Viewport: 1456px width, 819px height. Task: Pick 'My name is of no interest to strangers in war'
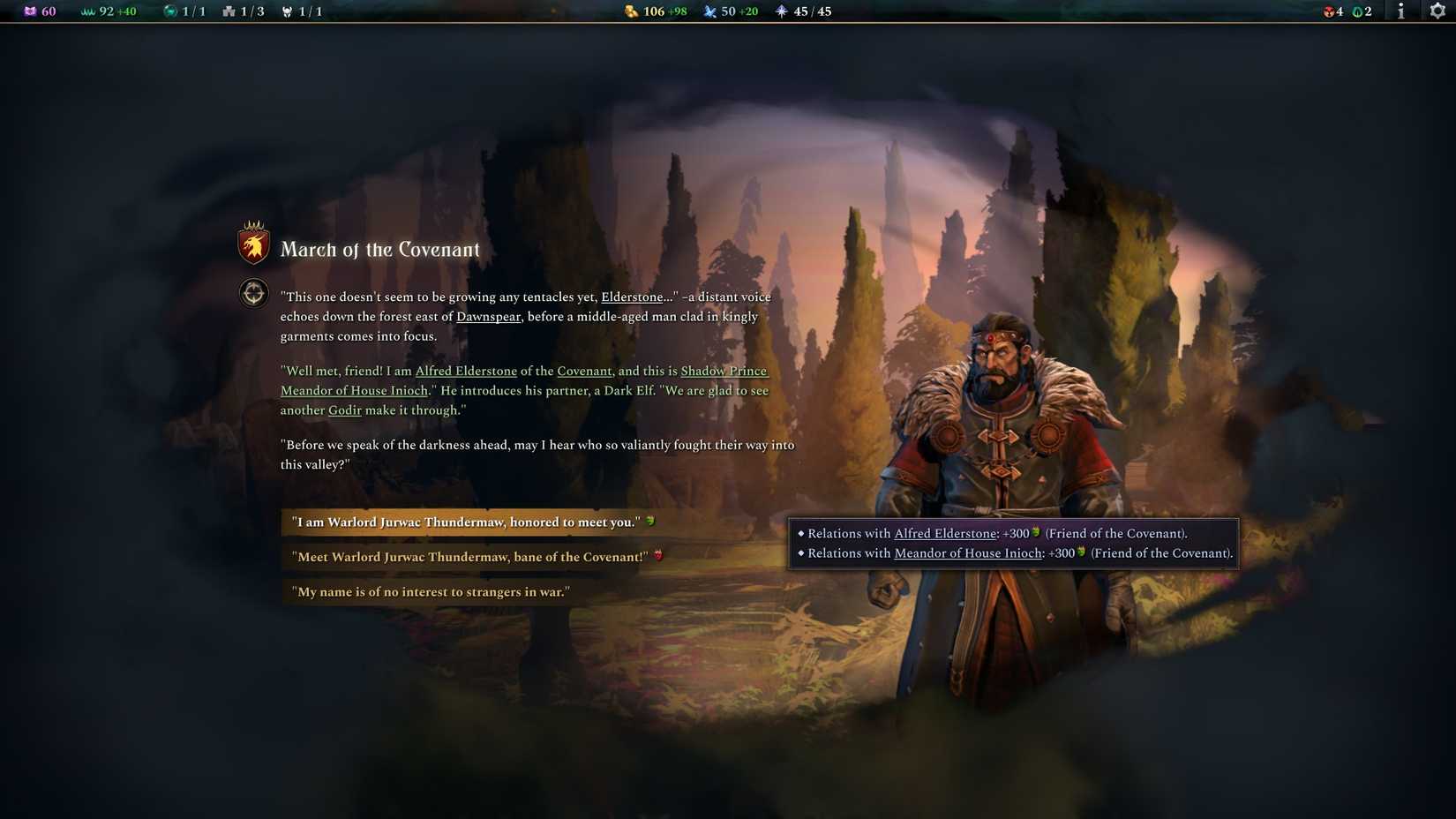[431, 591]
